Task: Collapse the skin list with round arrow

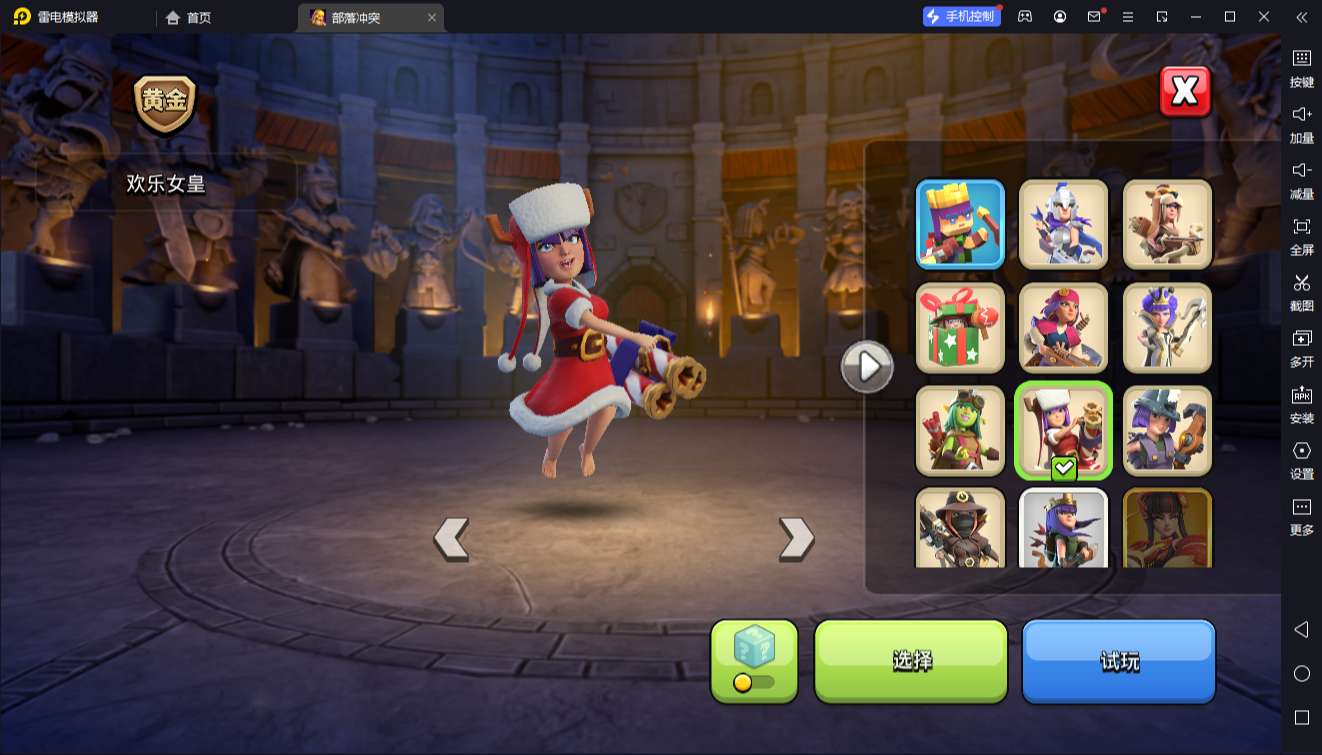Action: [x=866, y=367]
